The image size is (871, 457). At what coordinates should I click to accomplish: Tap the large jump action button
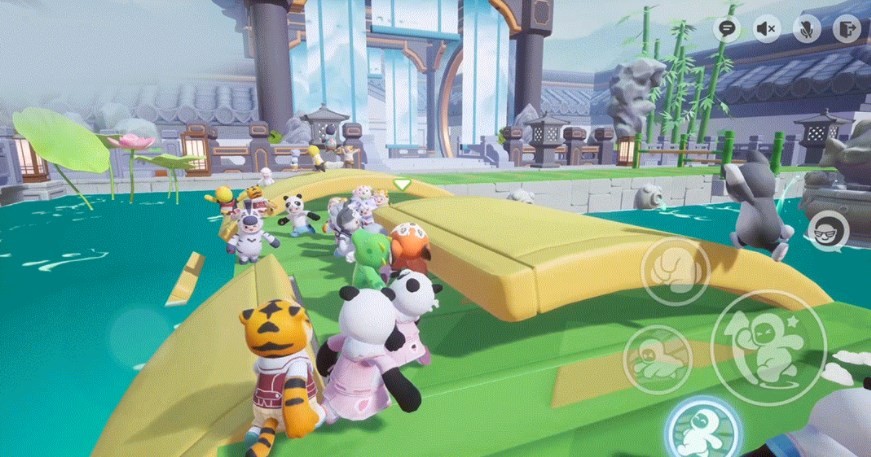(768, 347)
